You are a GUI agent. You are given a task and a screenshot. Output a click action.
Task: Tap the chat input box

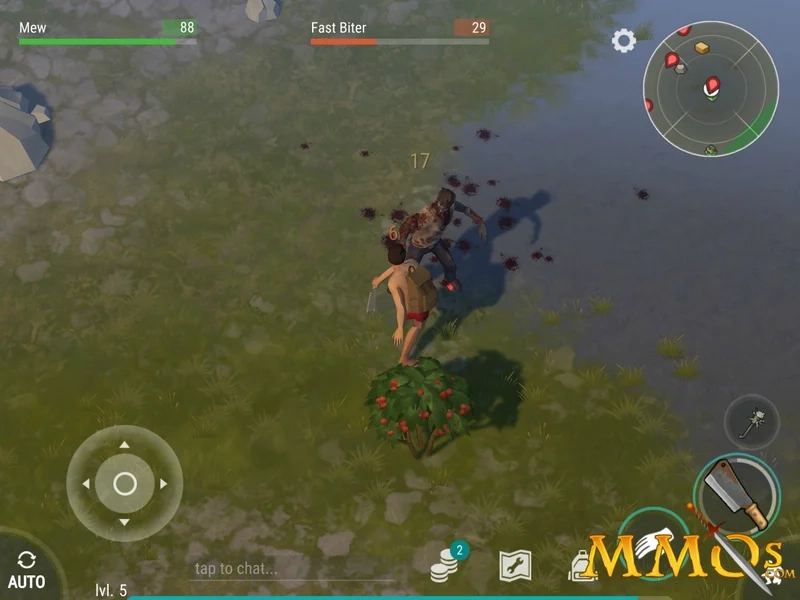(300, 569)
